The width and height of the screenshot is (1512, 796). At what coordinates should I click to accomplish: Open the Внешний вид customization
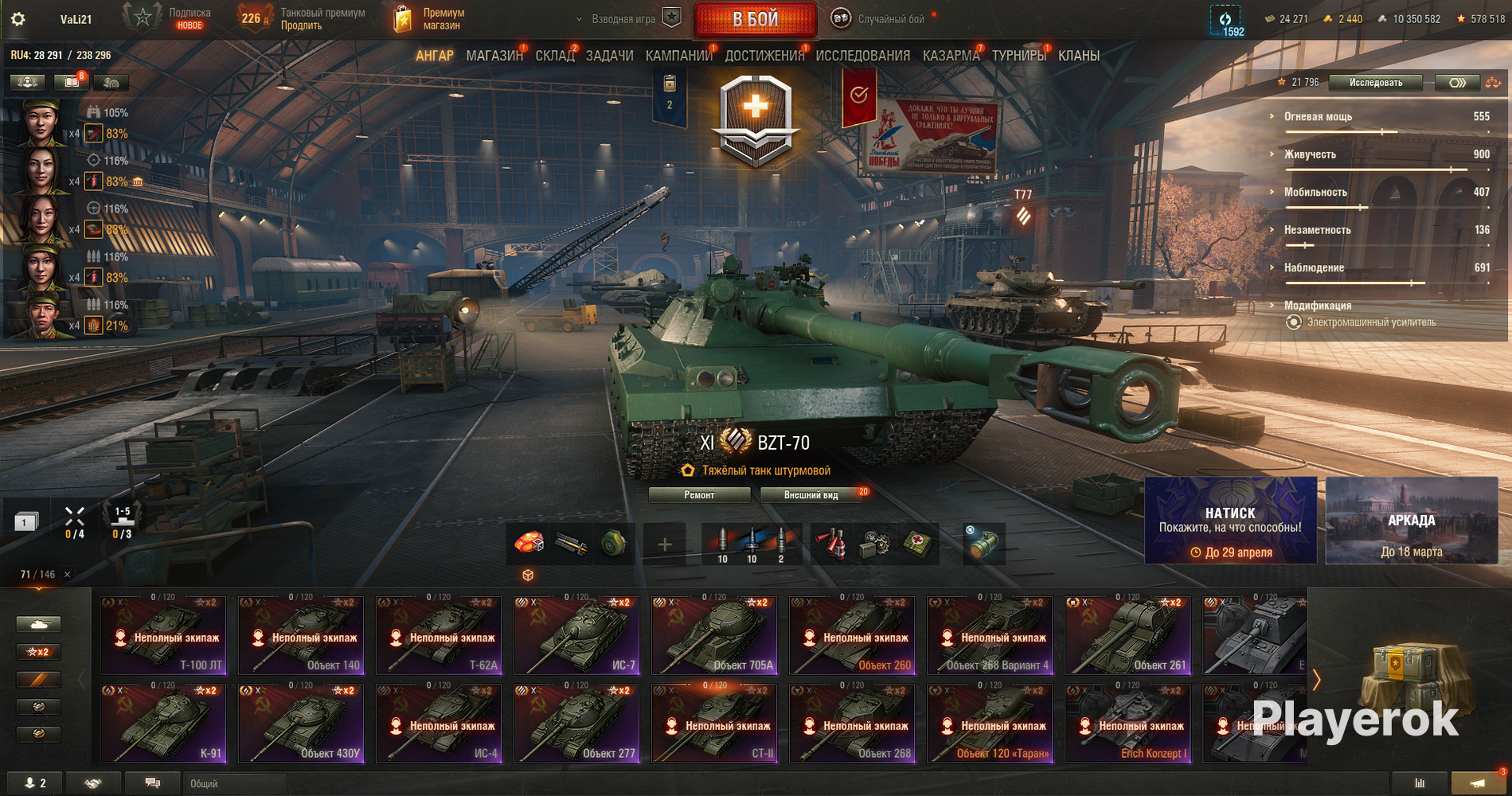[811, 495]
